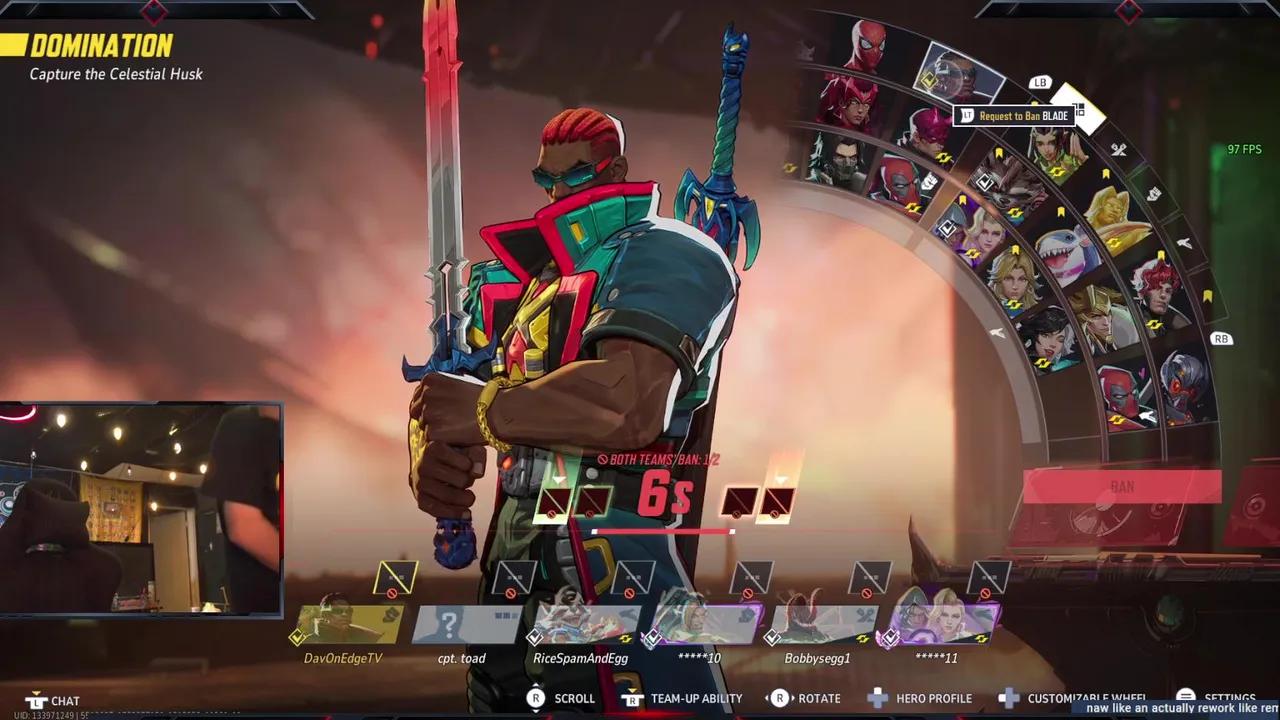The image size is (1280, 720).
Task: Confirm the ban with the BAN button
Action: click(1122, 487)
